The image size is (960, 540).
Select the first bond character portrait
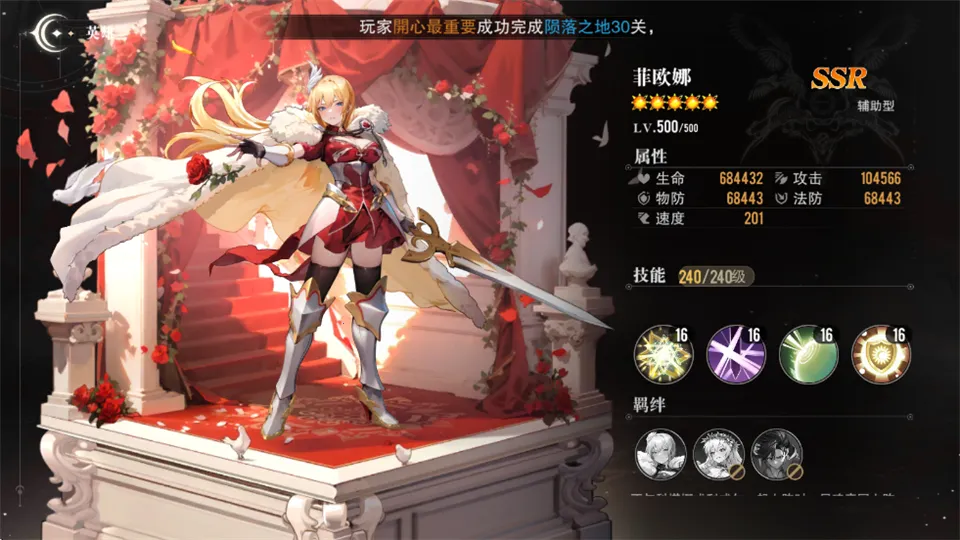660,454
